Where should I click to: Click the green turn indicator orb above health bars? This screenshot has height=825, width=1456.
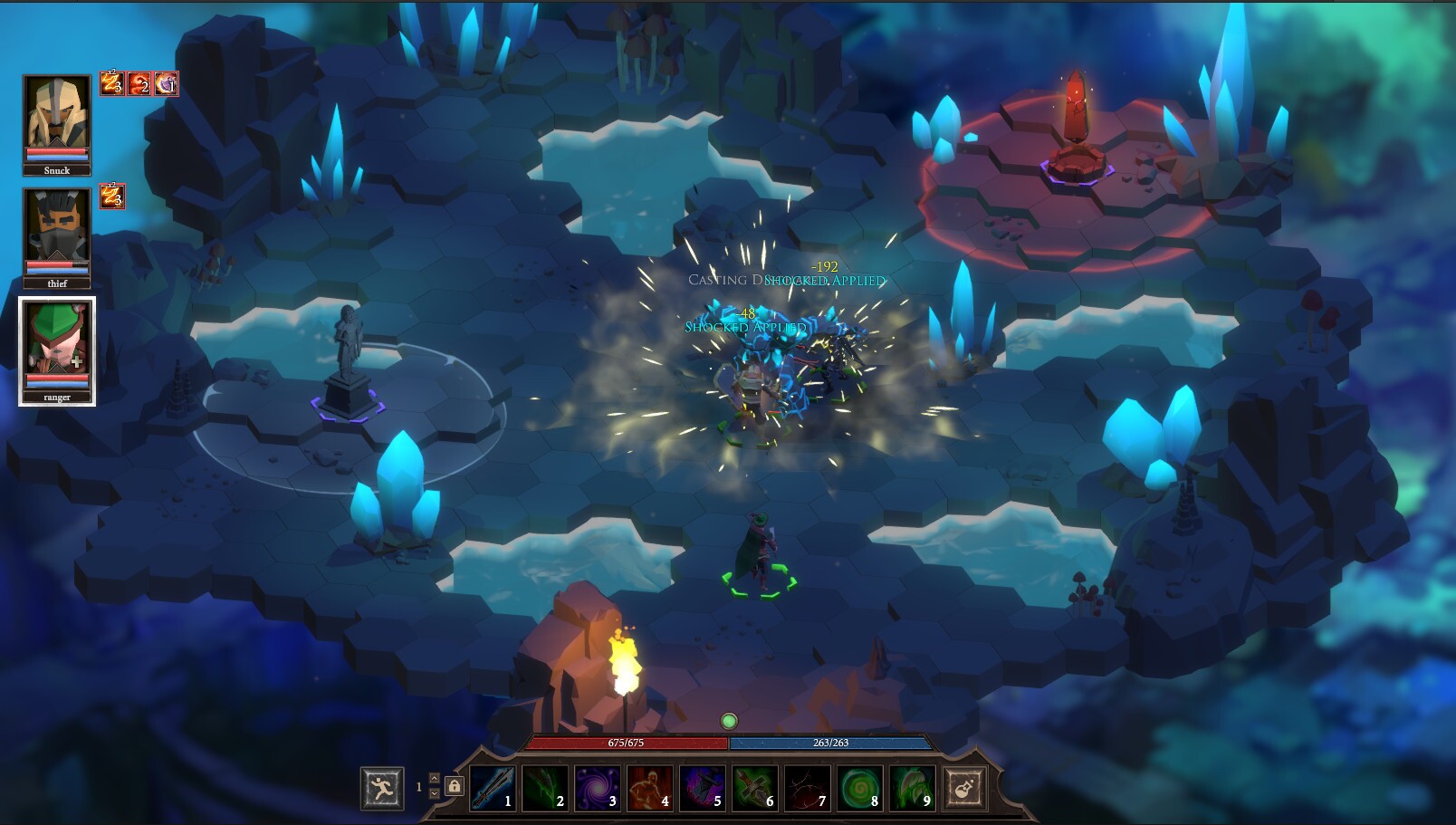[730, 719]
